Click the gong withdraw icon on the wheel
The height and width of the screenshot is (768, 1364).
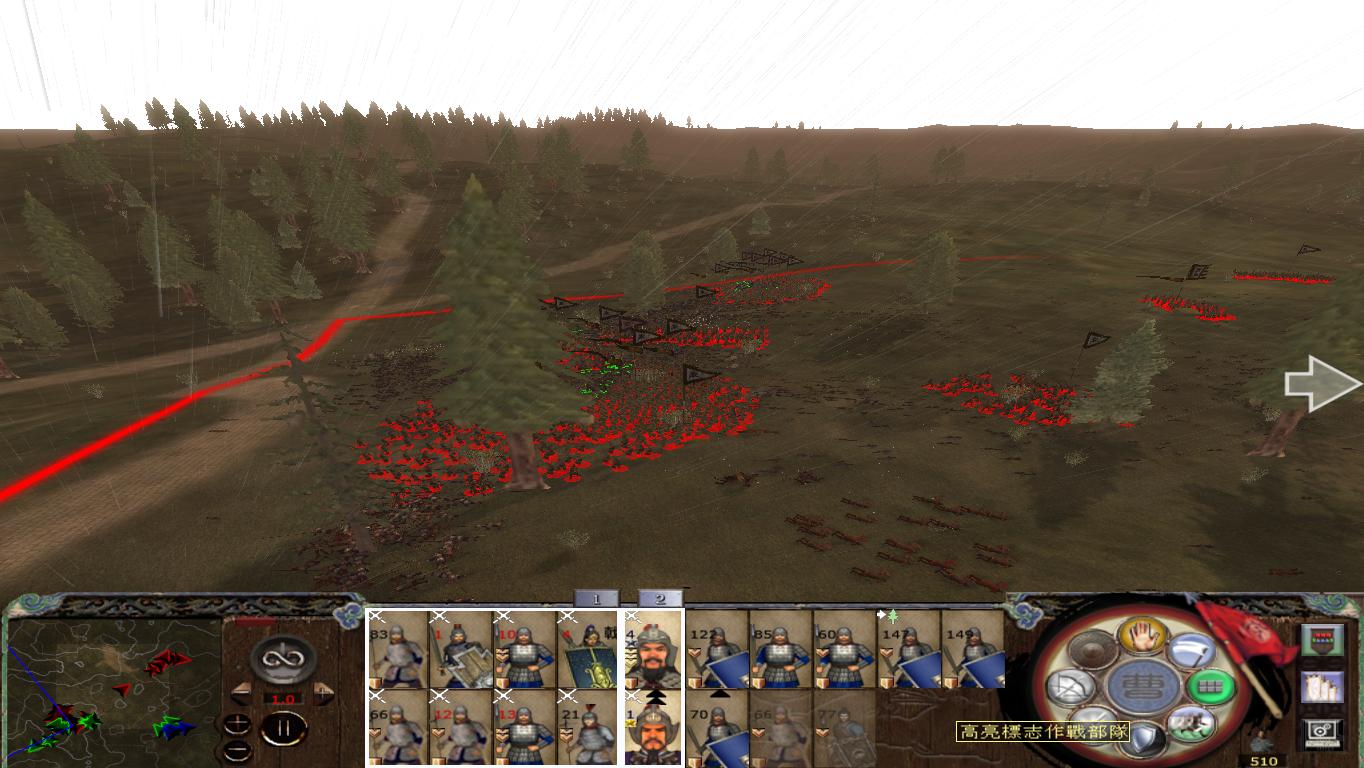point(1091,649)
